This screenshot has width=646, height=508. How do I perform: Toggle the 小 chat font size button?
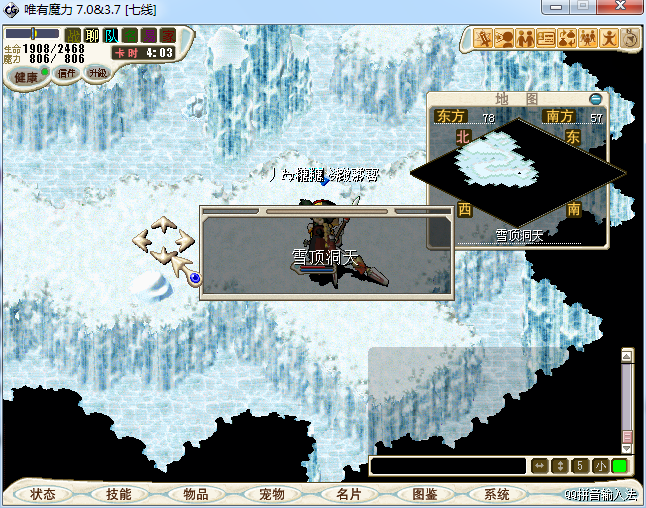click(600, 466)
